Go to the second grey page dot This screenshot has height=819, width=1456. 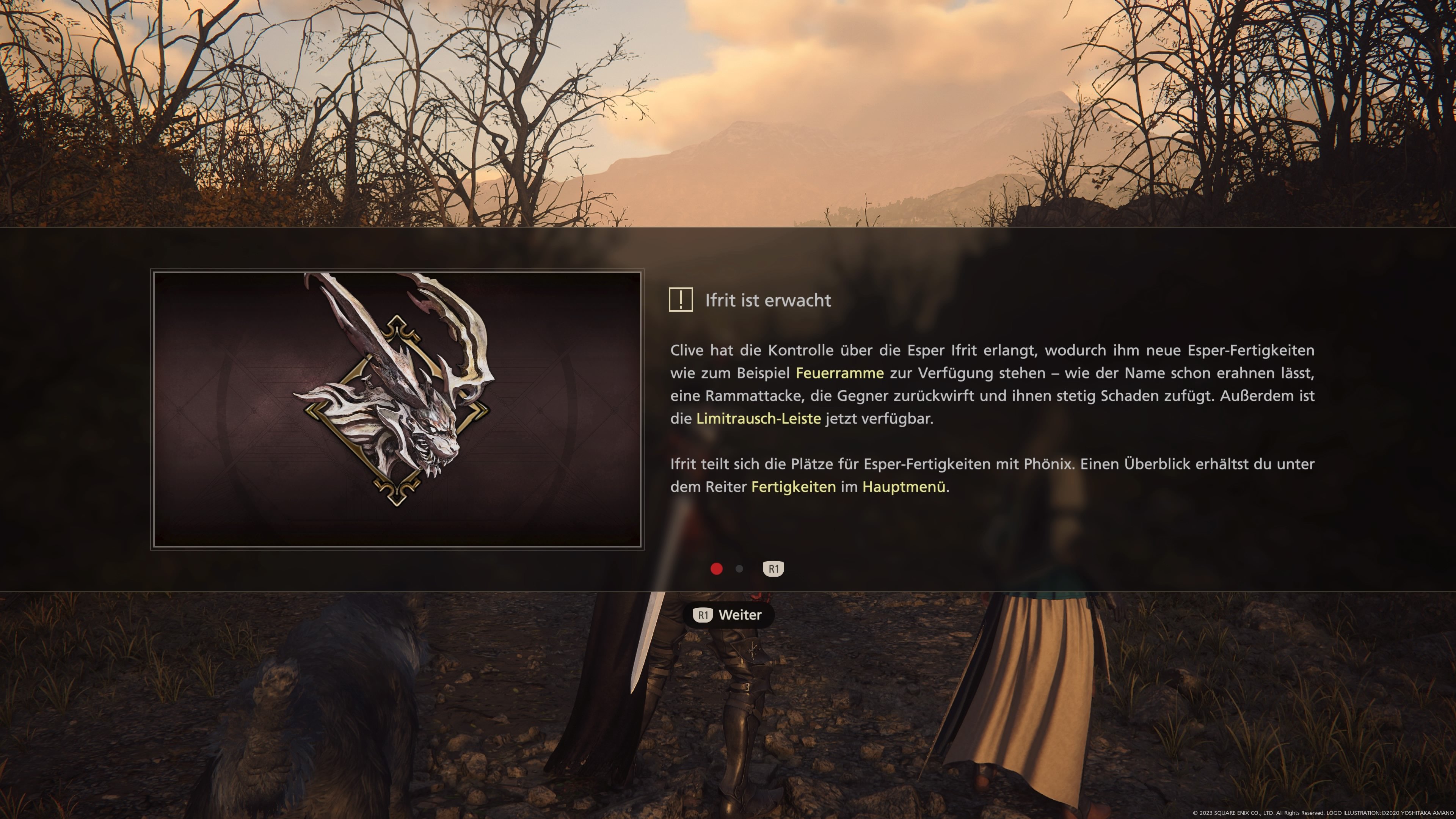click(739, 569)
